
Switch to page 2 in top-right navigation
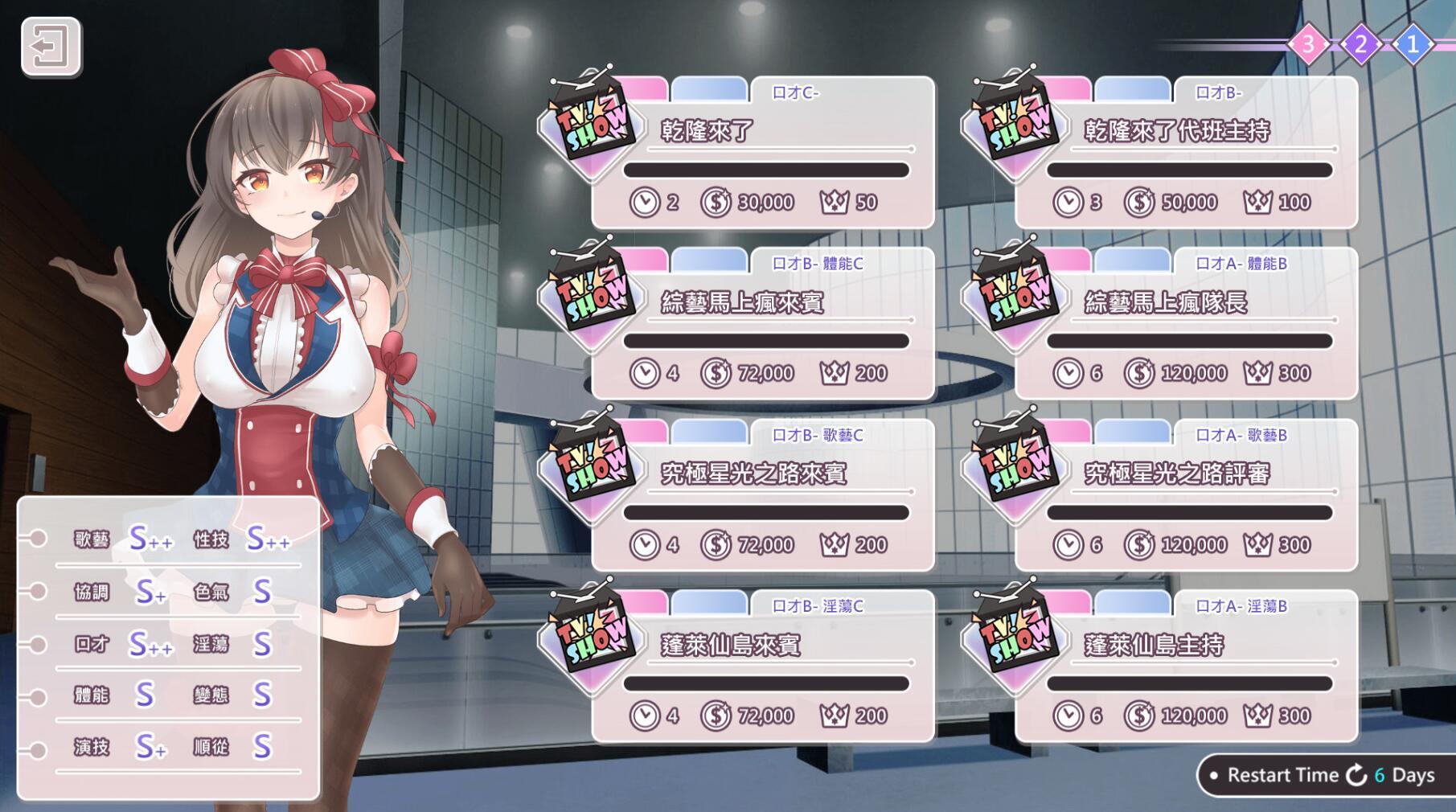[x=1359, y=43]
